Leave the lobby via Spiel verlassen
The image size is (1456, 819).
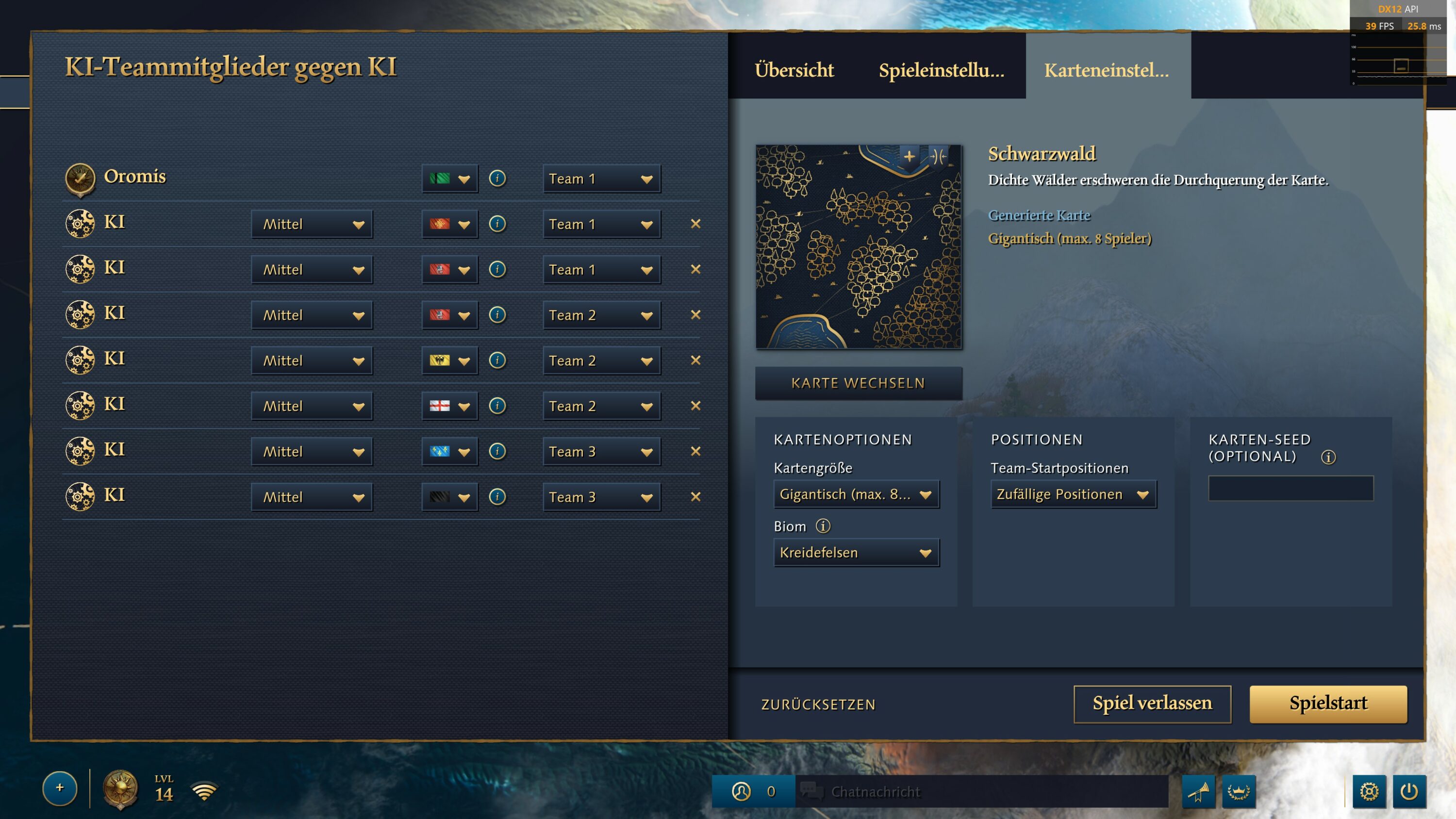coord(1152,703)
